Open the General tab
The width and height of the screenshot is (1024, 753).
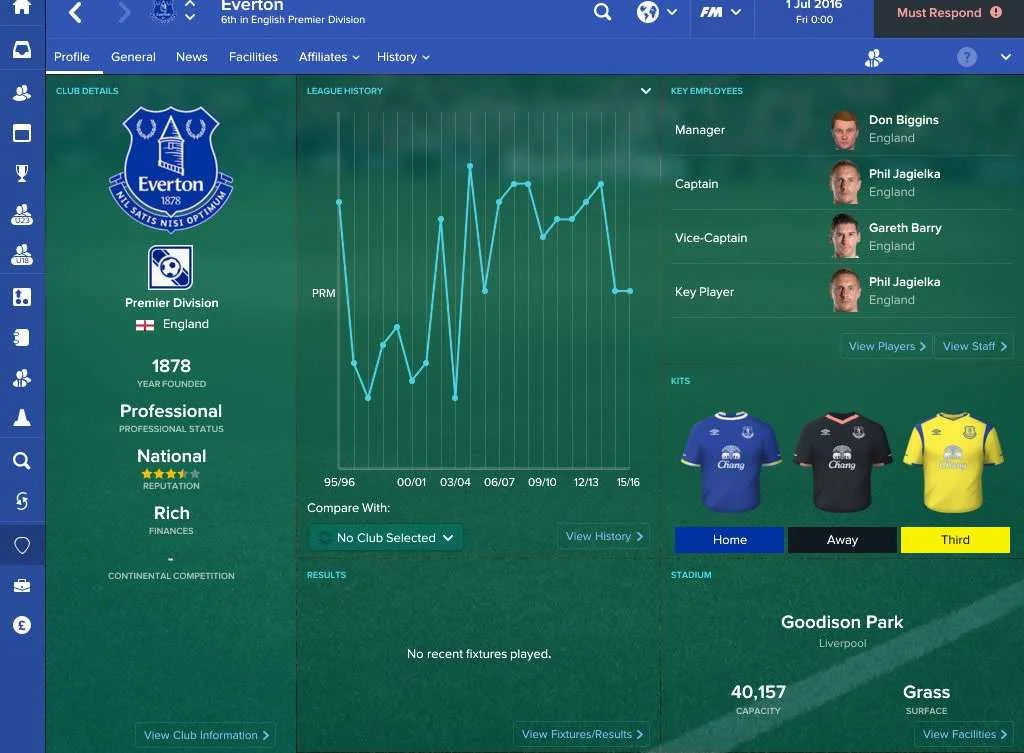133,57
